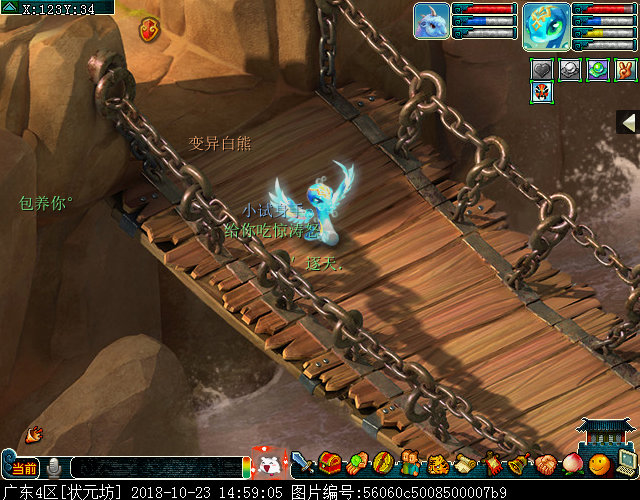
Task: Type in the chat input box
Action: (x=155, y=467)
